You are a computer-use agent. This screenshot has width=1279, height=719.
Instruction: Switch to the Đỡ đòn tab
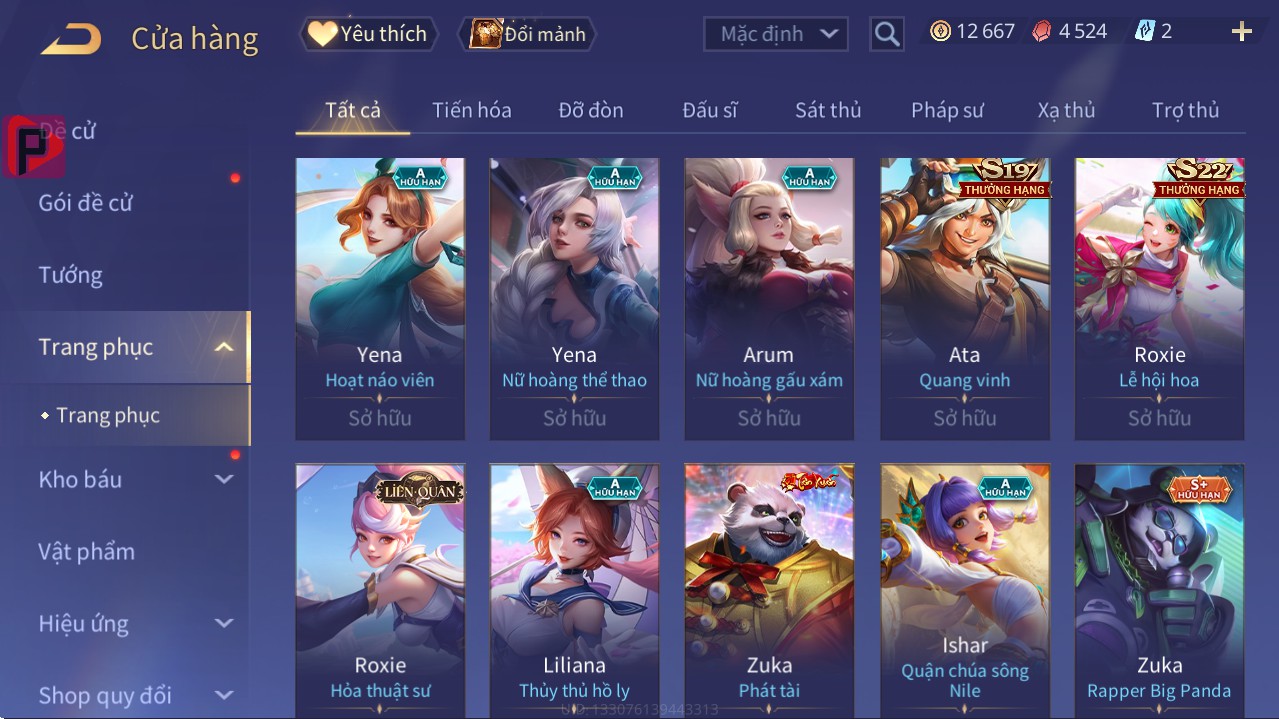[590, 110]
